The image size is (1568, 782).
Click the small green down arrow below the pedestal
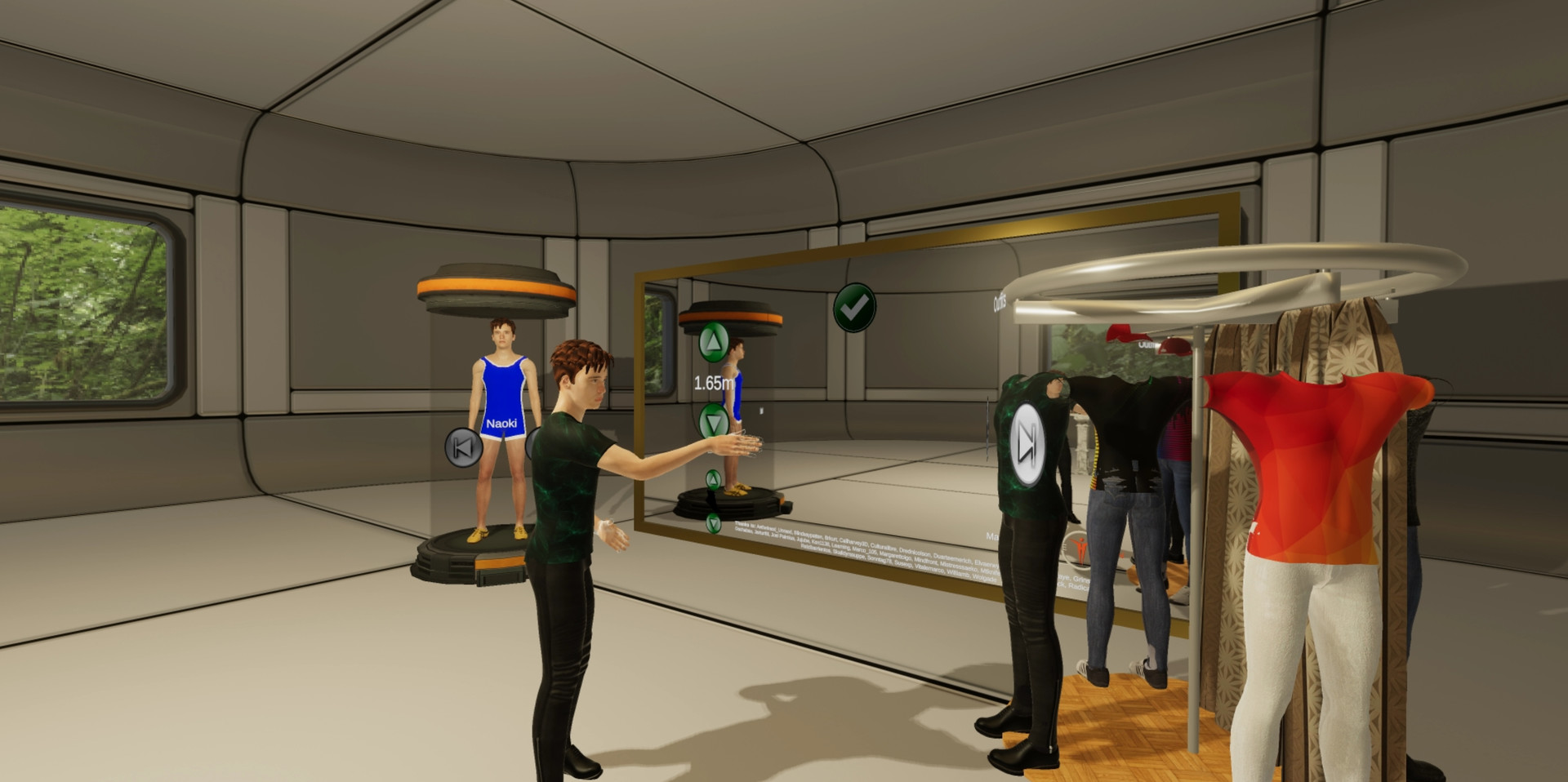click(x=713, y=524)
